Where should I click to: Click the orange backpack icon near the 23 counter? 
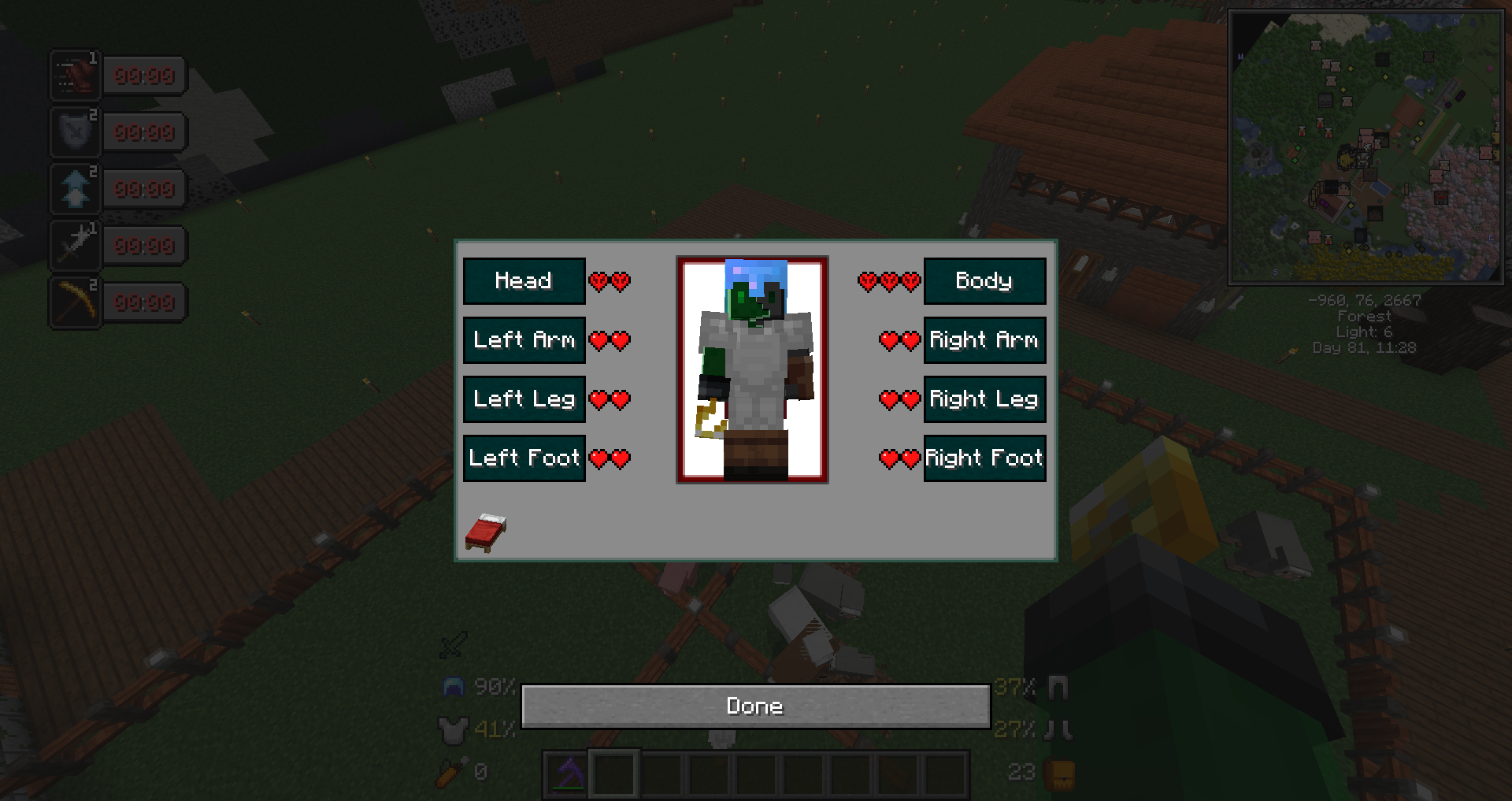[1058, 774]
